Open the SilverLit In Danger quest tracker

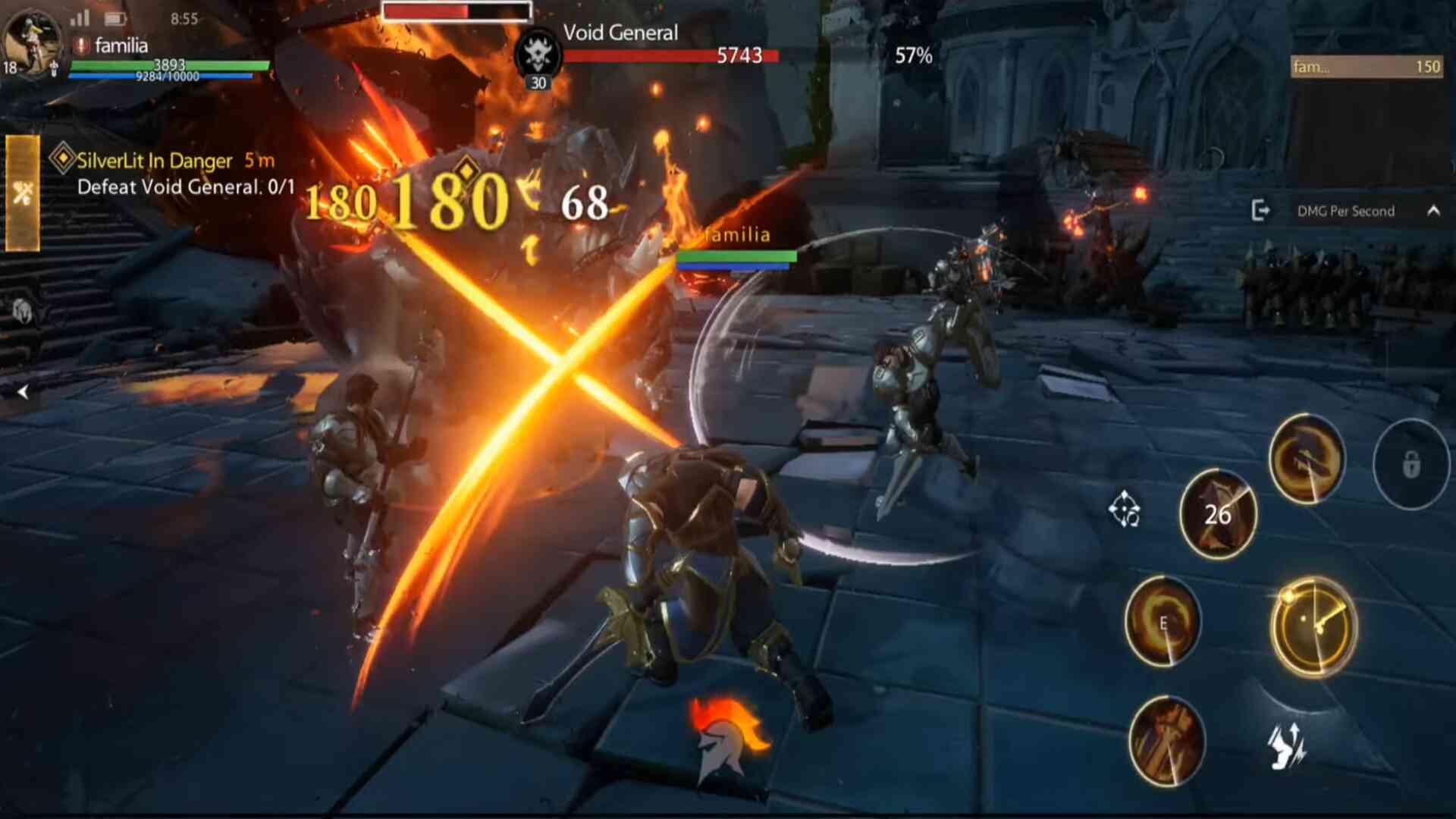[174, 174]
